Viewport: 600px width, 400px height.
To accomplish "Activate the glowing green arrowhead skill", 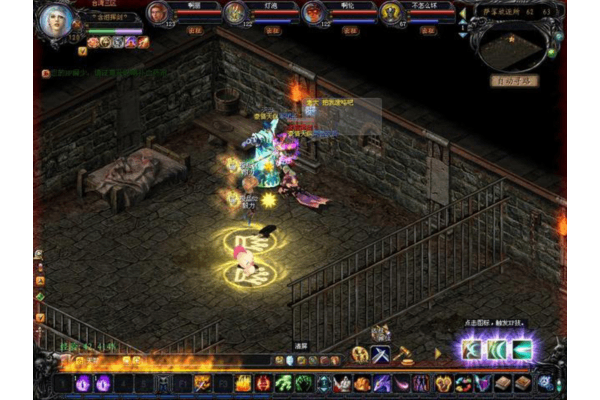I will pyautogui.click(x=521, y=349).
